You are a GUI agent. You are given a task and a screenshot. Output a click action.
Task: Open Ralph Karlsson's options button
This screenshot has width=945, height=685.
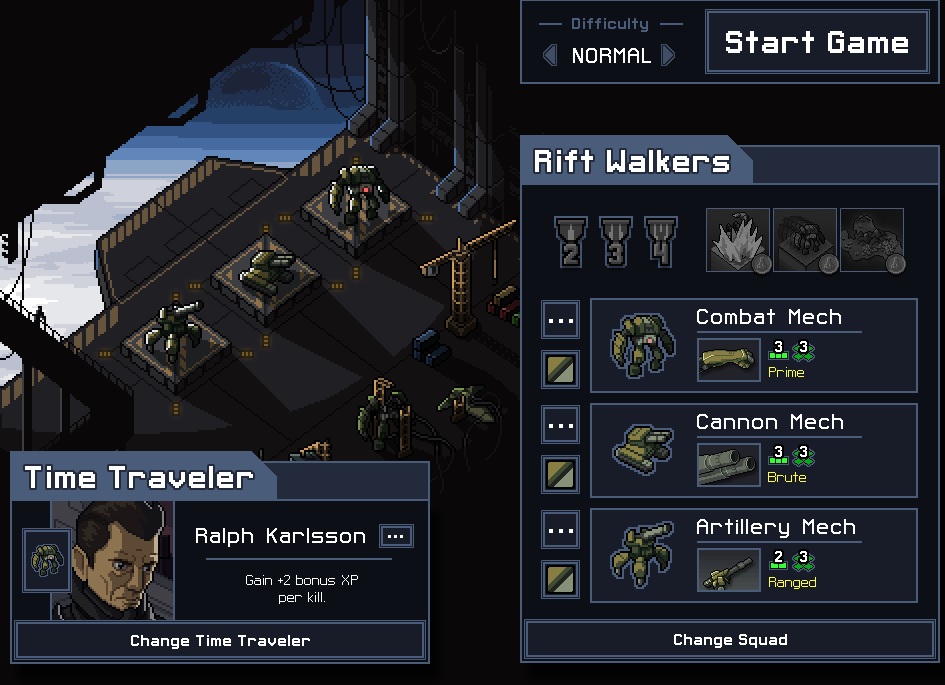coord(395,536)
